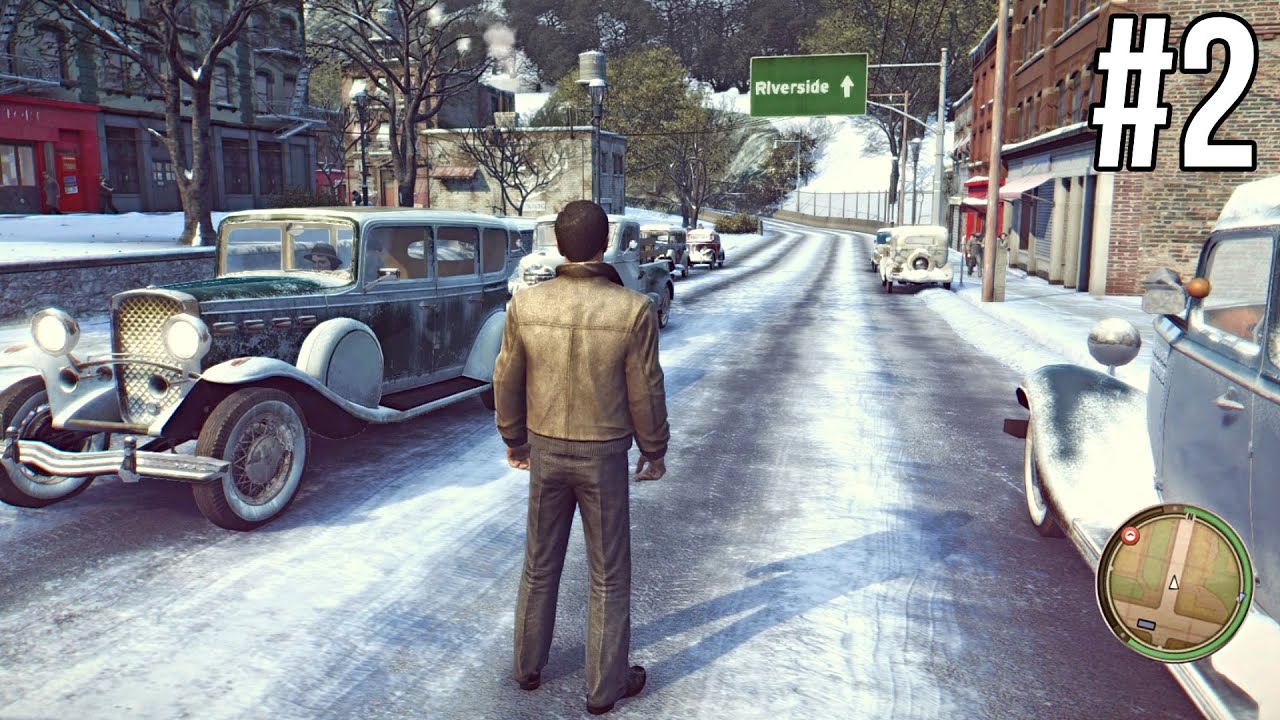This screenshot has width=1280, height=720.
Task: Click the blue building marker inside the minimap
Action: click(1146, 622)
